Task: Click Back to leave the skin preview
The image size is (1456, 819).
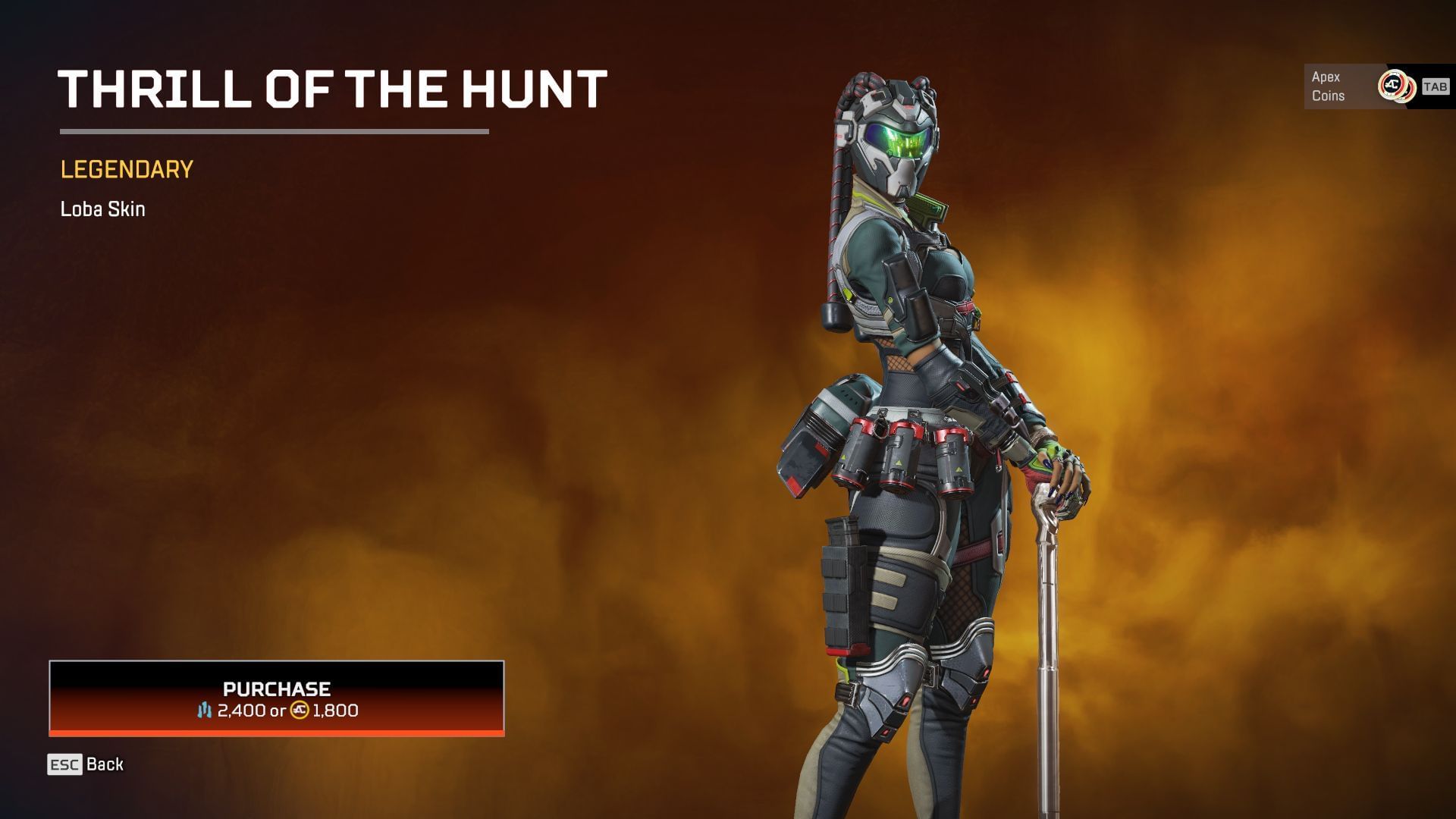Action: coord(104,764)
